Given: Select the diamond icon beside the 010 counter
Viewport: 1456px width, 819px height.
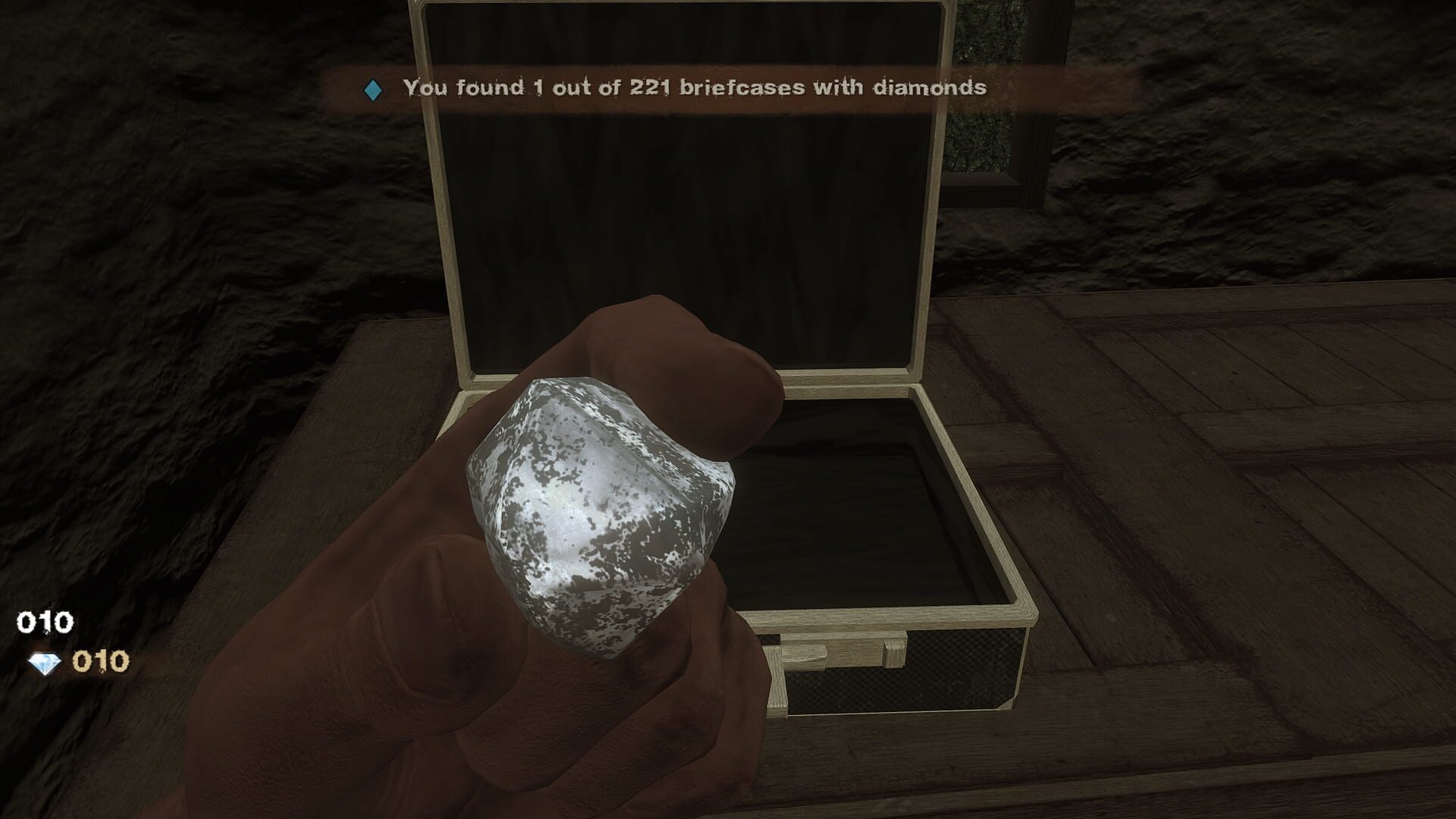Looking at the screenshot, I should 45,663.
